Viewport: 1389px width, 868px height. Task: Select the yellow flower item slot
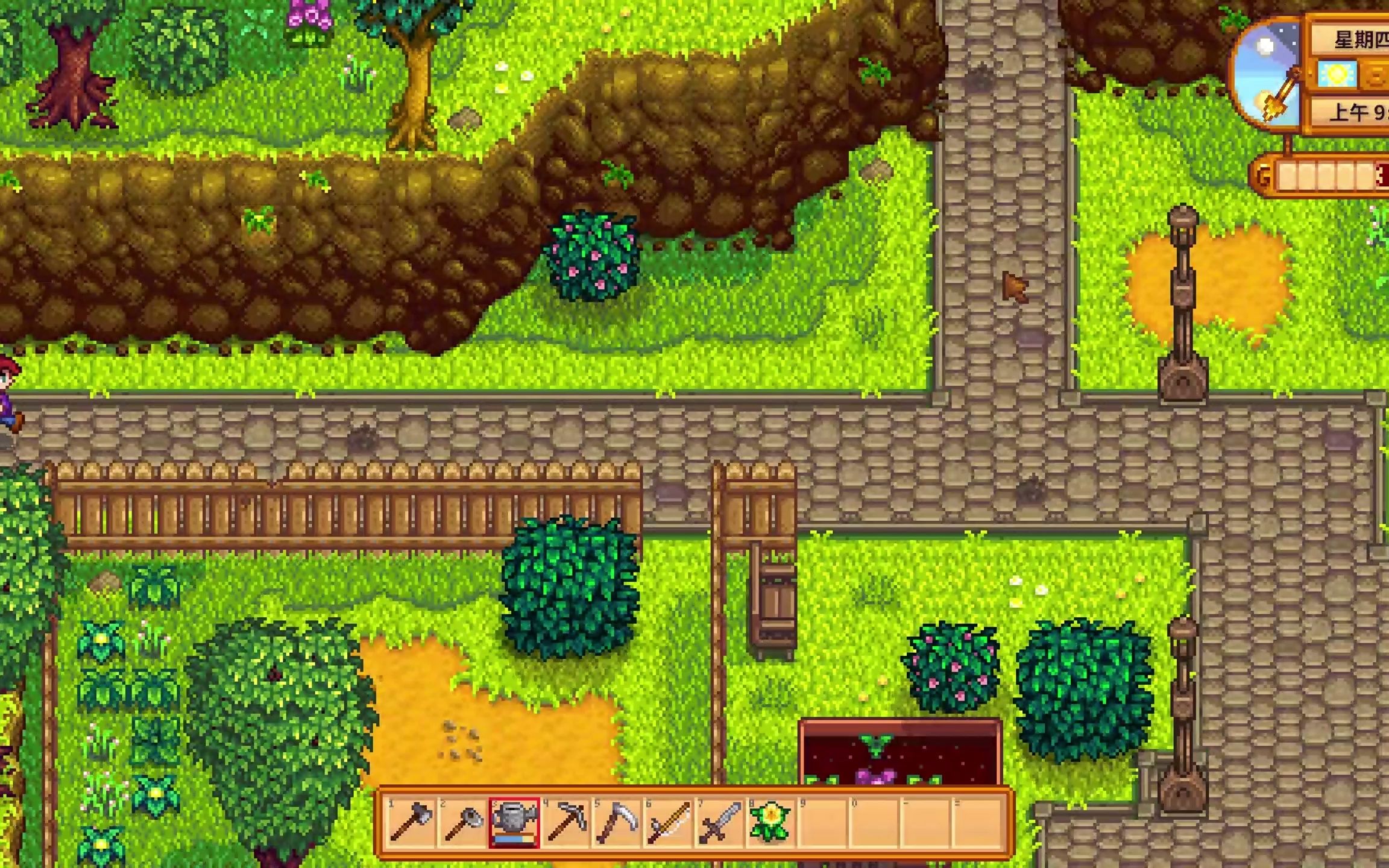point(770,822)
